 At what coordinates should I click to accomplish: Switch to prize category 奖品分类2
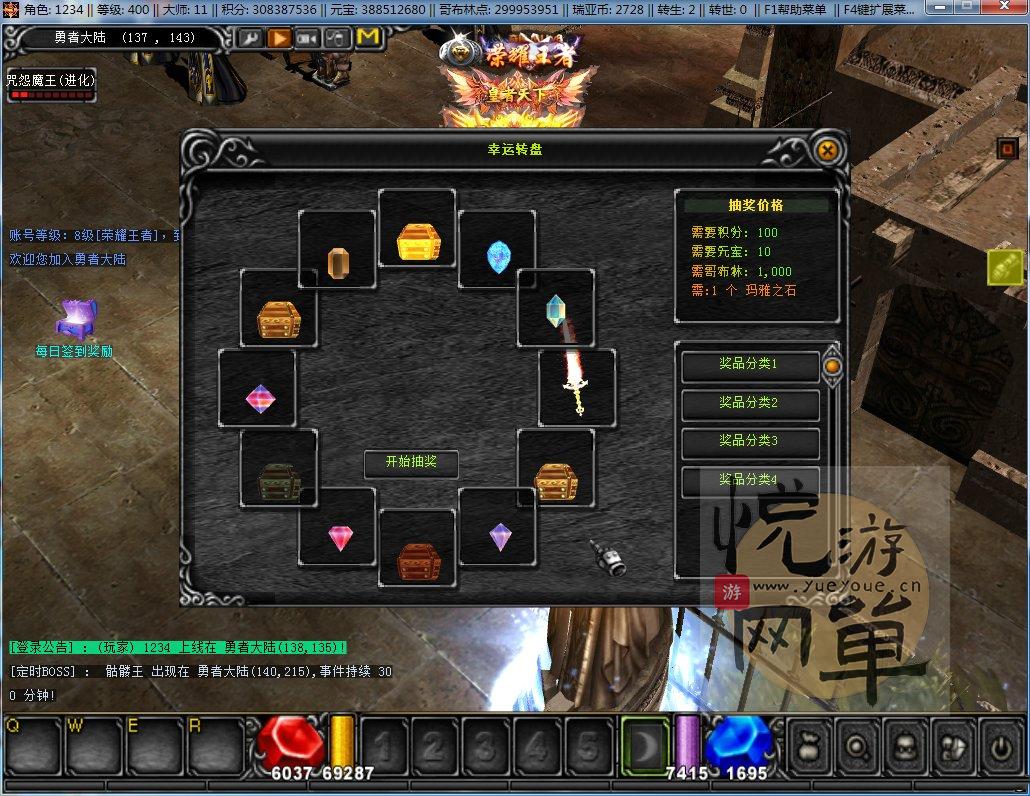[749, 403]
